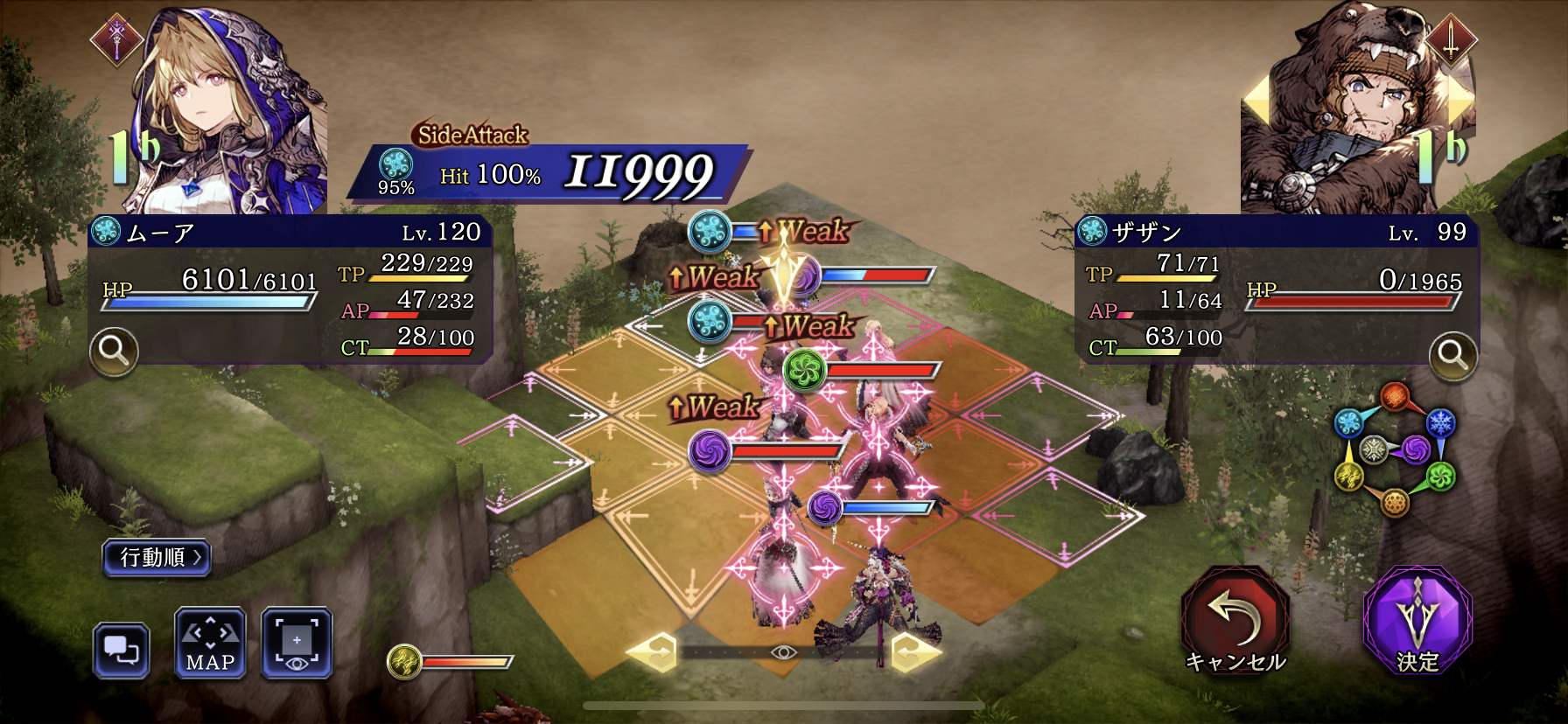Viewport: 1568px width, 724px height.
Task: Cancel the action with キャンセル
Action: pos(1235,622)
